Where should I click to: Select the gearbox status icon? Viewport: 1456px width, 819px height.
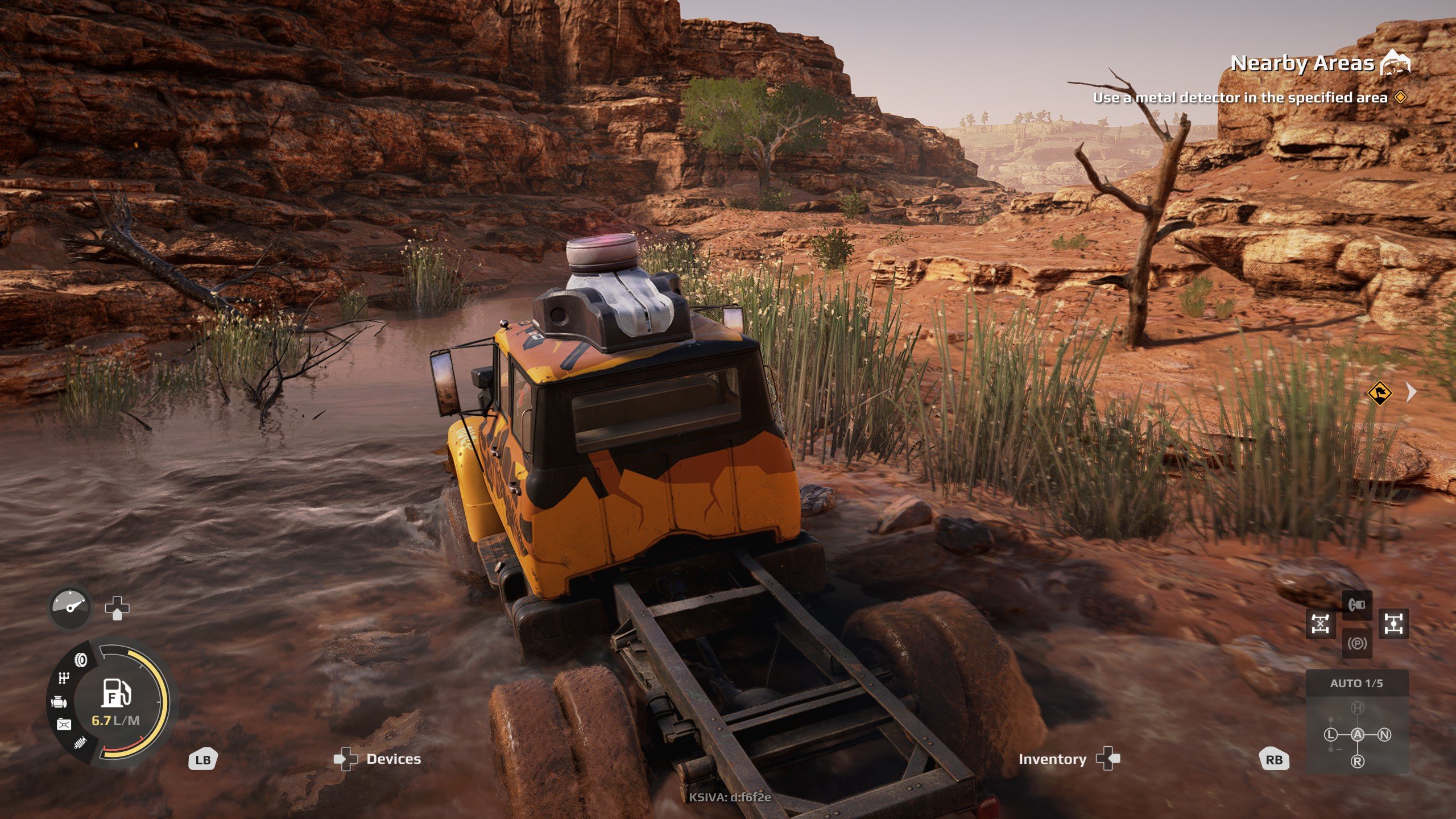64,677
